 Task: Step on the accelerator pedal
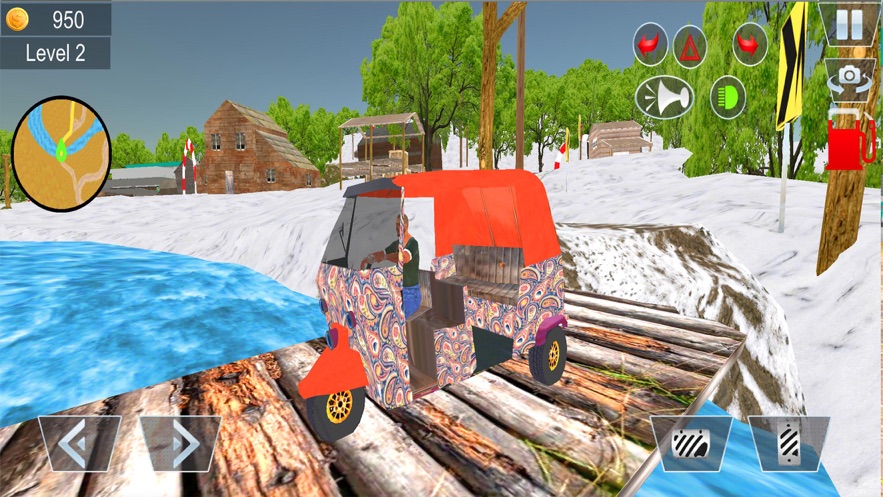point(789,444)
